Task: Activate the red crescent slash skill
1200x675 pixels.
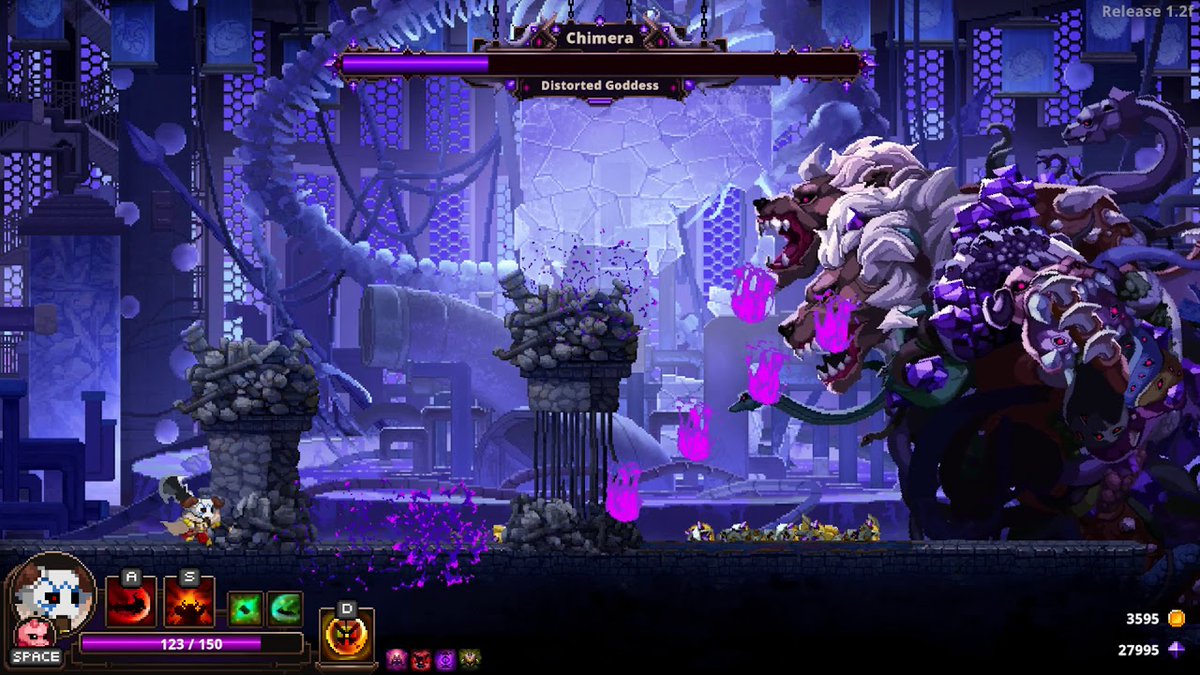Action: click(x=131, y=606)
